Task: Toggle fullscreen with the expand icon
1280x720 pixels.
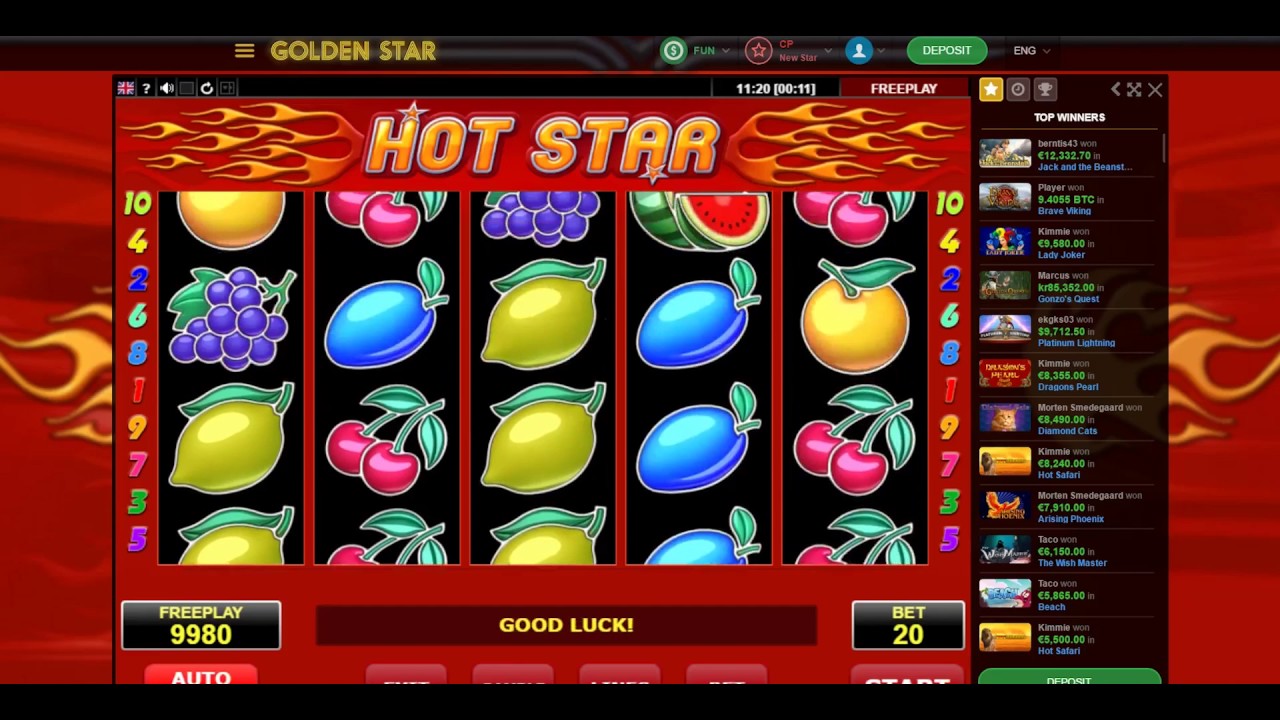Action: 1134,89
